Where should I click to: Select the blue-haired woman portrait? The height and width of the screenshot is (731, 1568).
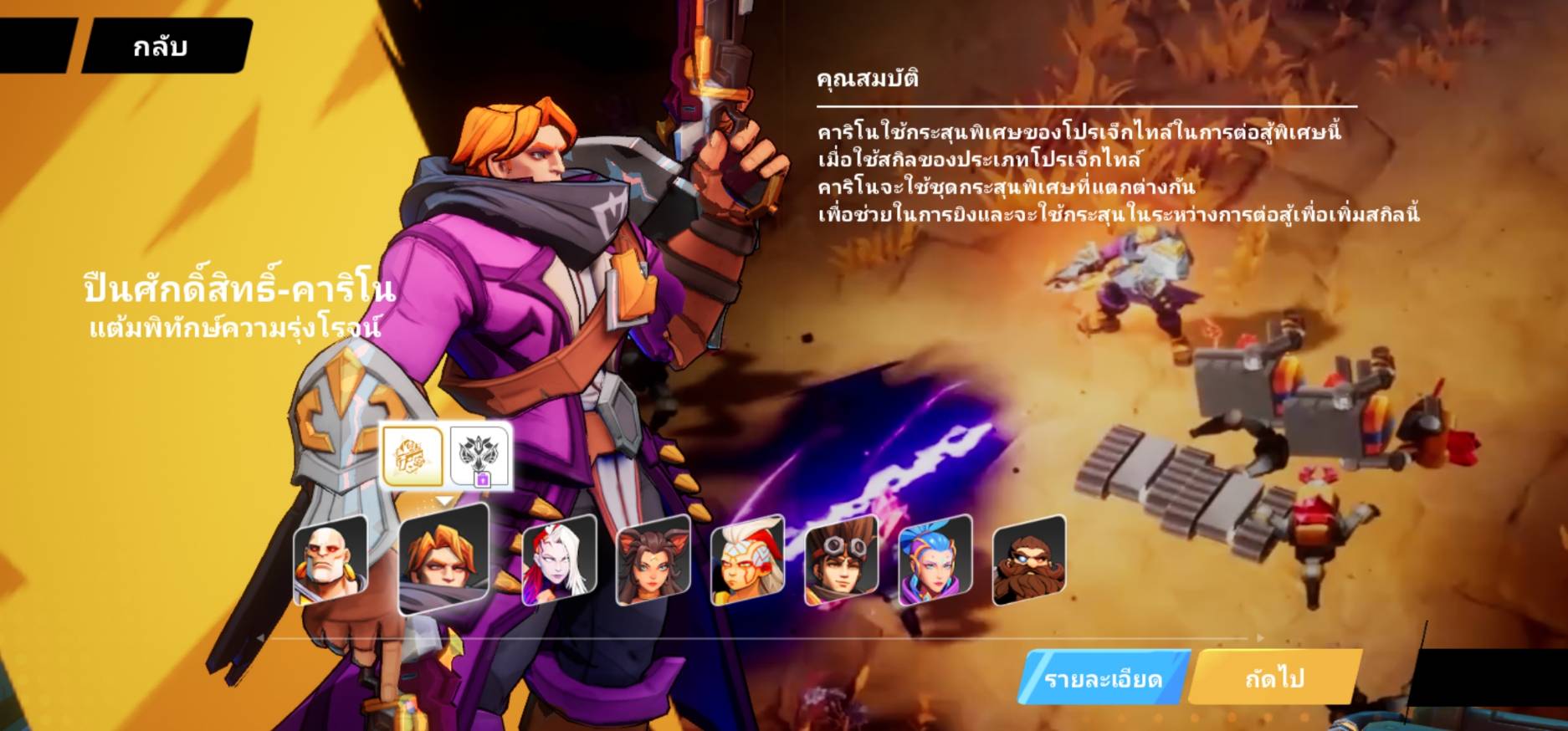(x=935, y=560)
